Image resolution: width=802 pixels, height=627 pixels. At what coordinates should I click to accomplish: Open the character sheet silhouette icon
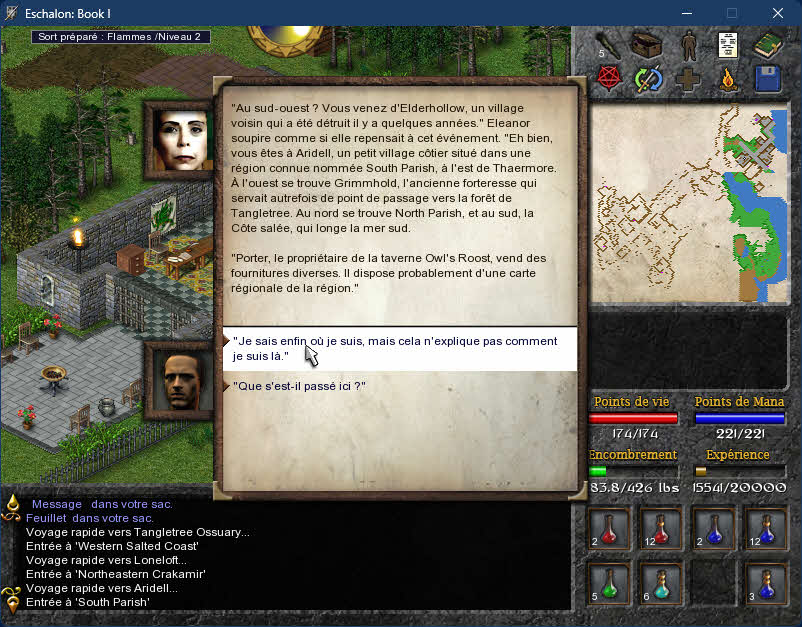pos(688,45)
